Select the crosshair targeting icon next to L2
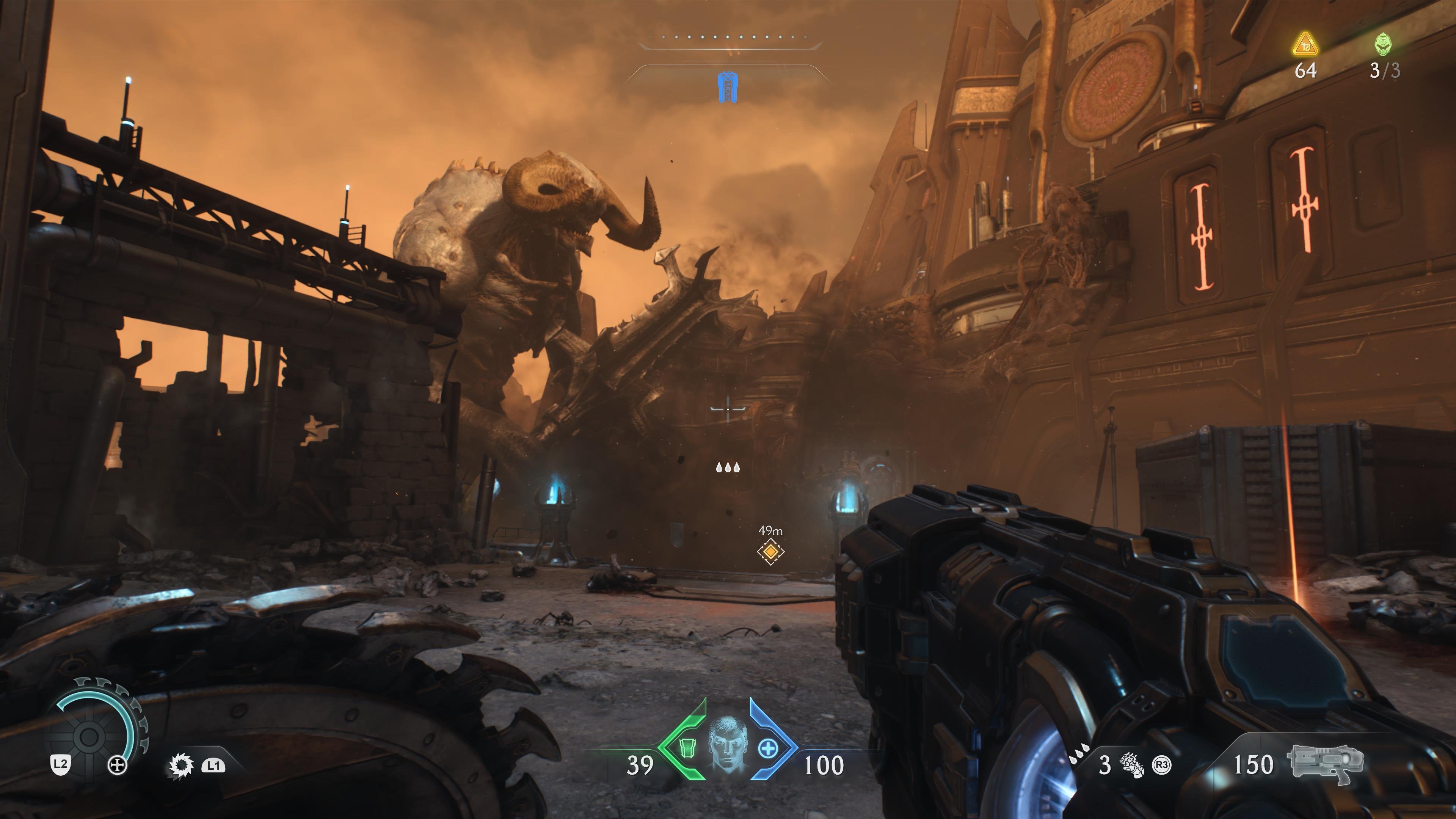 click(x=118, y=765)
